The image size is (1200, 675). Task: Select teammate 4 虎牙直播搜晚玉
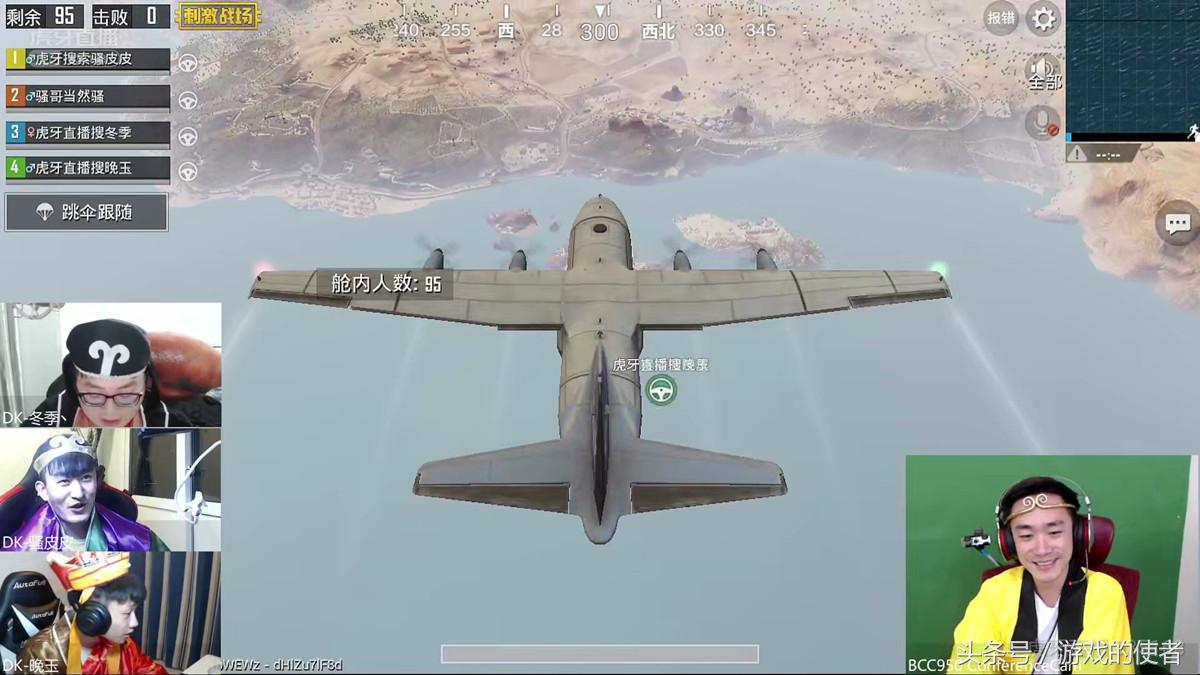(x=87, y=168)
